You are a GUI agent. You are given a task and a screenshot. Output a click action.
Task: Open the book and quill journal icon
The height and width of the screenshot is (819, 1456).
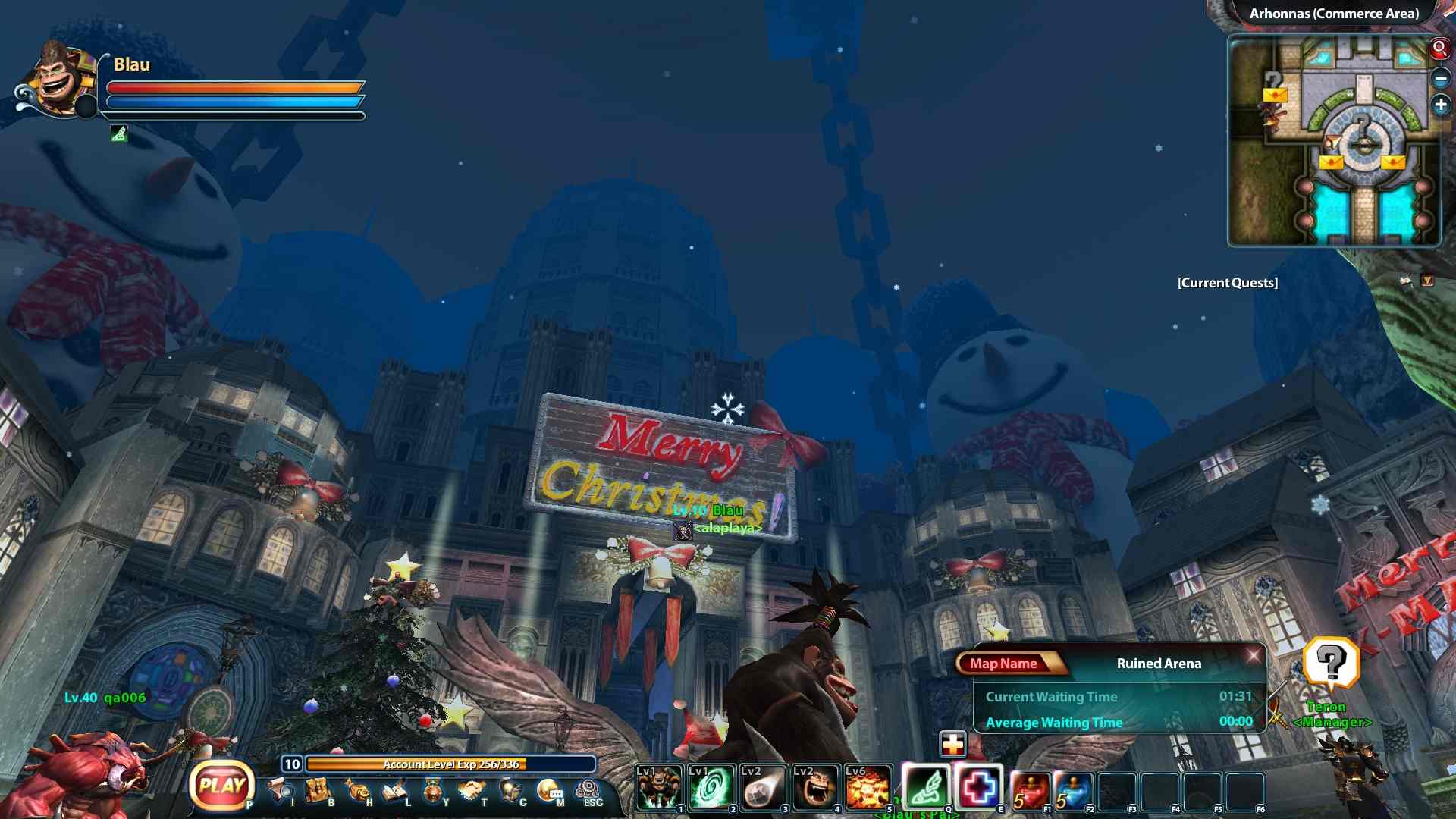(395, 791)
